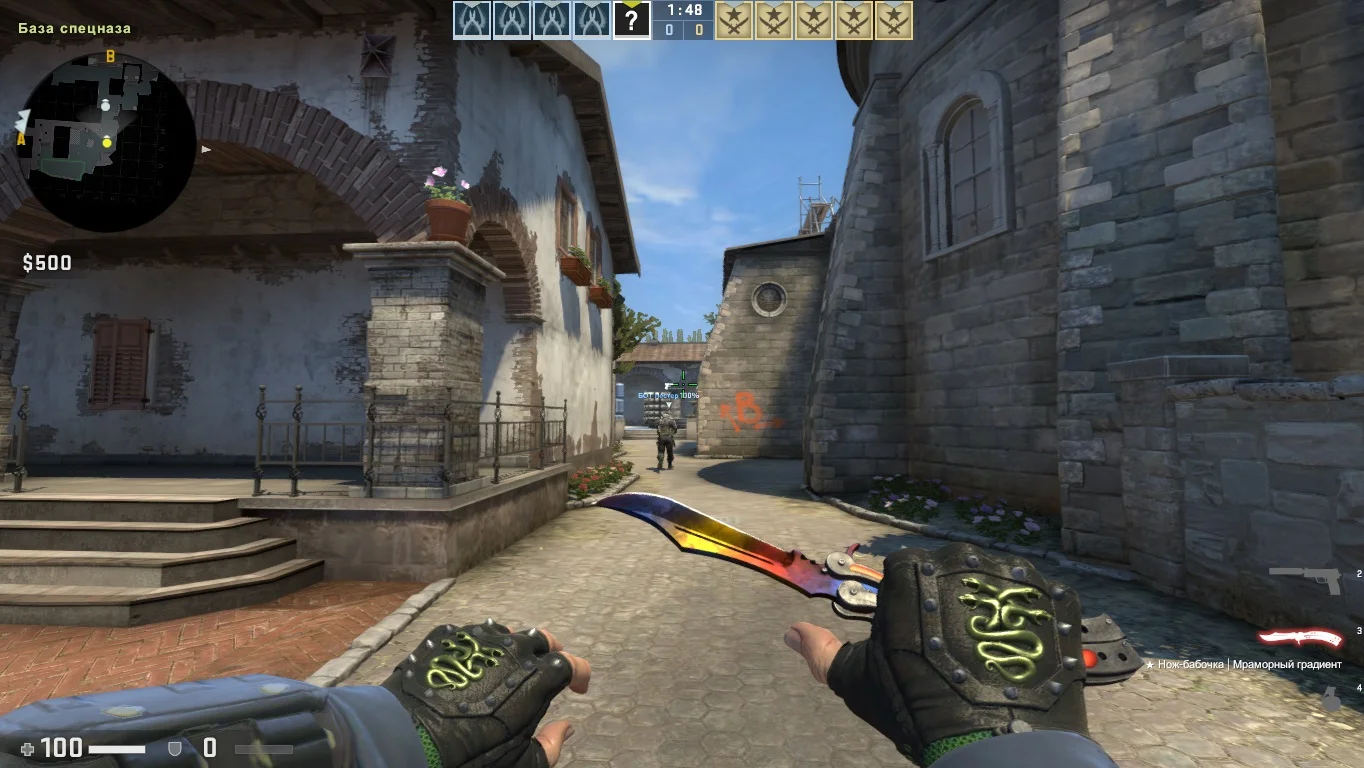Click the circular radar minimap

tap(106, 142)
